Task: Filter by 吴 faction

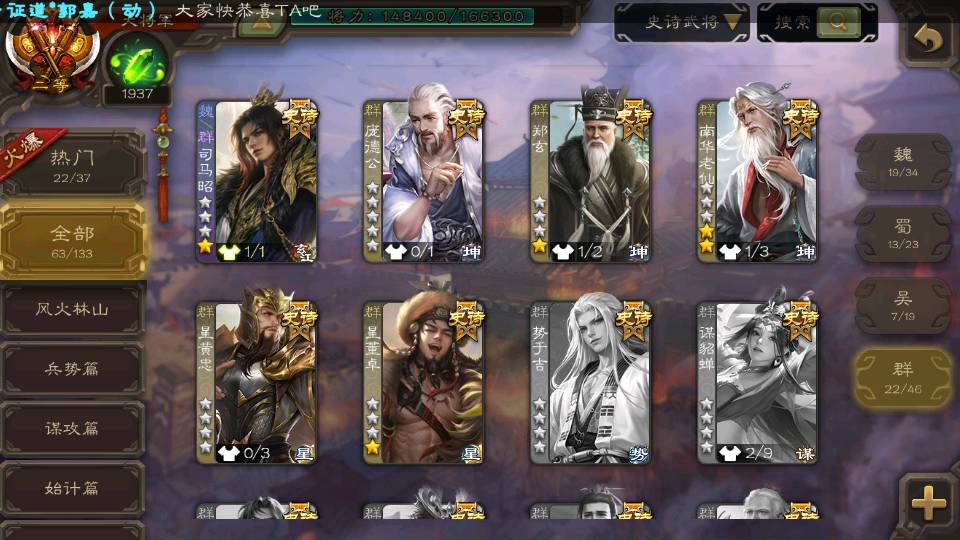Action: (x=903, y=305)
